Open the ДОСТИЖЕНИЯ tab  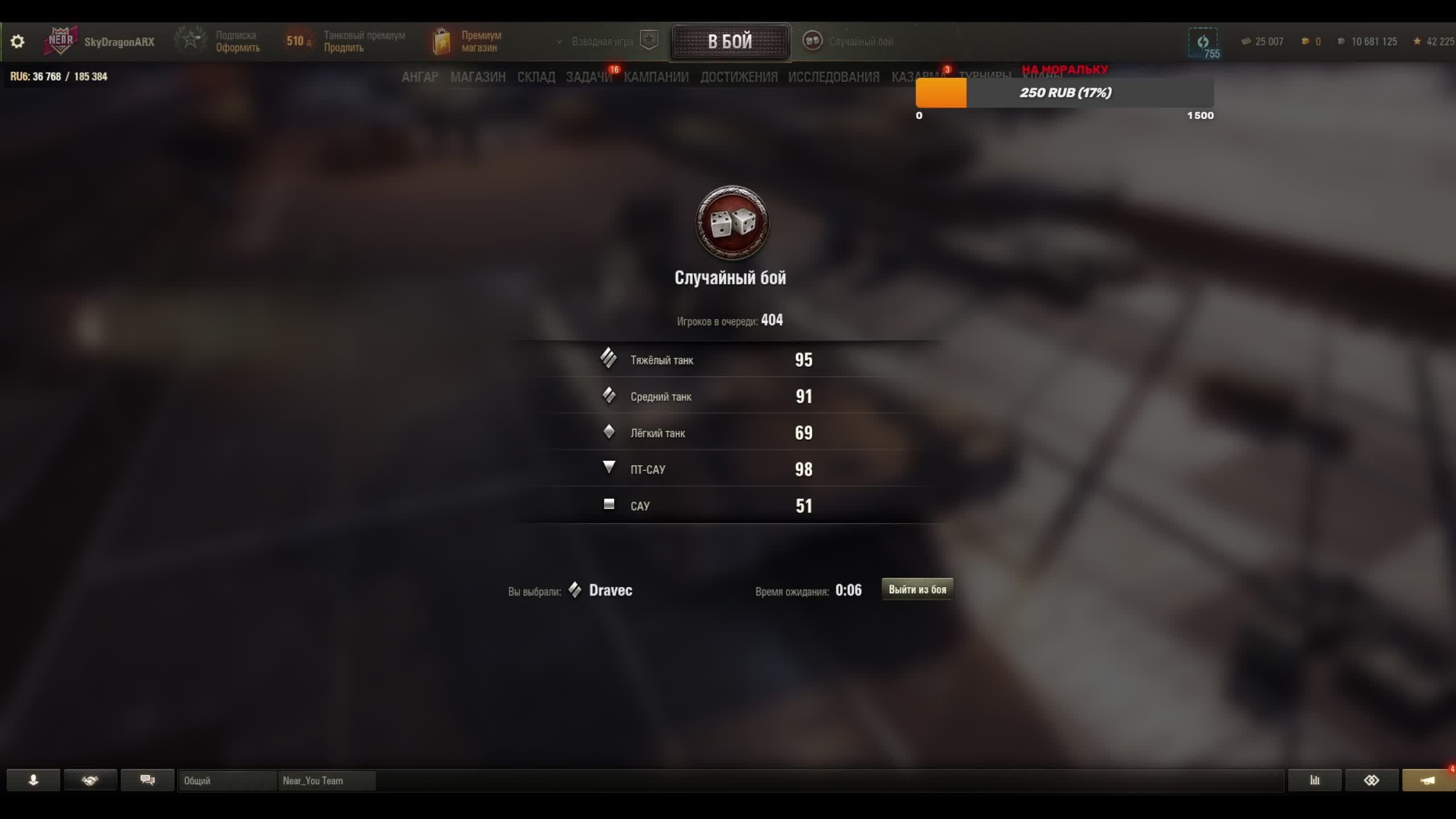pos(738,77)
